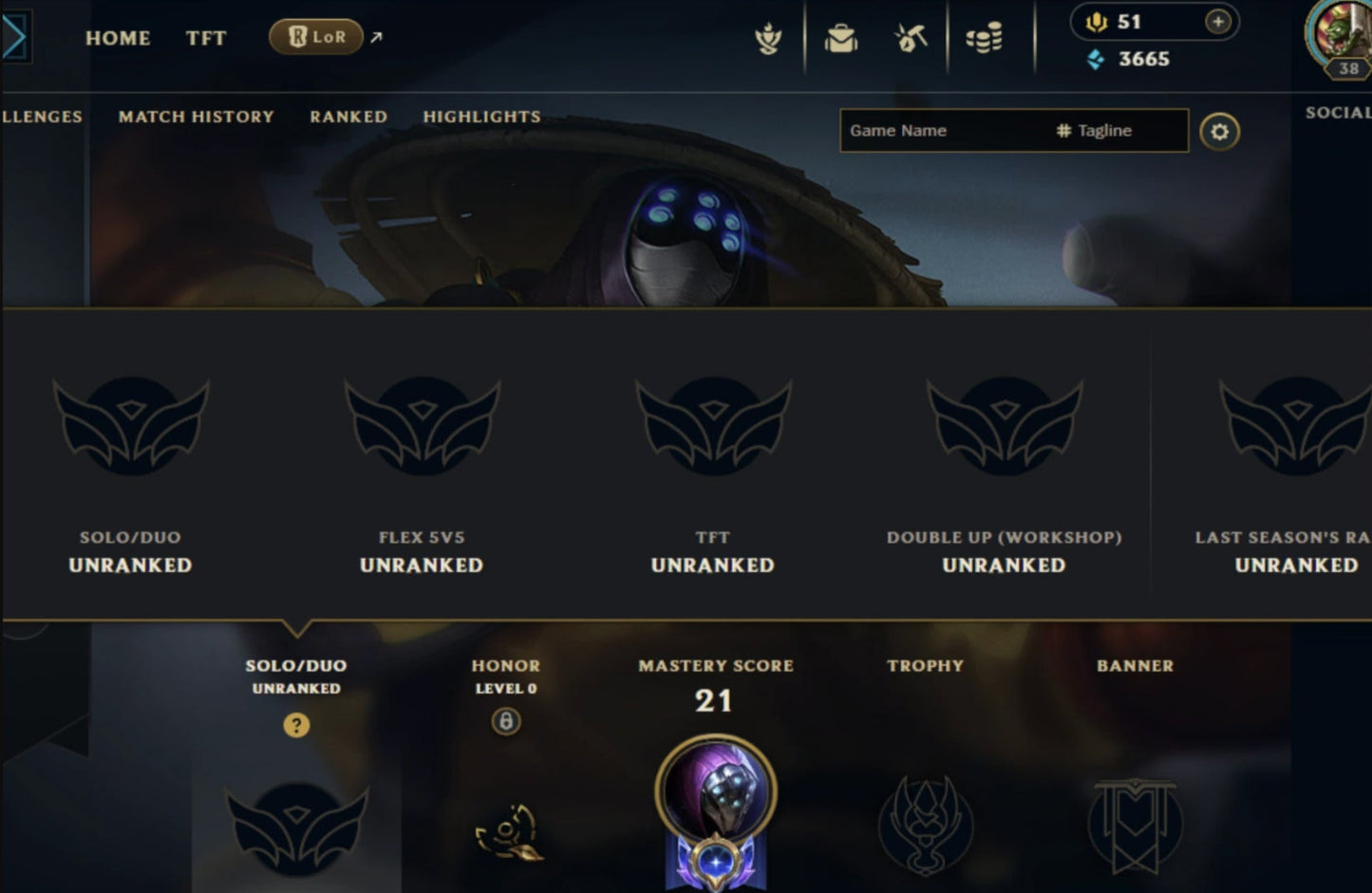This screenshot has width=1372, height=893.
Task: Open the Store coins icon
Action: (x=983, y=36)
